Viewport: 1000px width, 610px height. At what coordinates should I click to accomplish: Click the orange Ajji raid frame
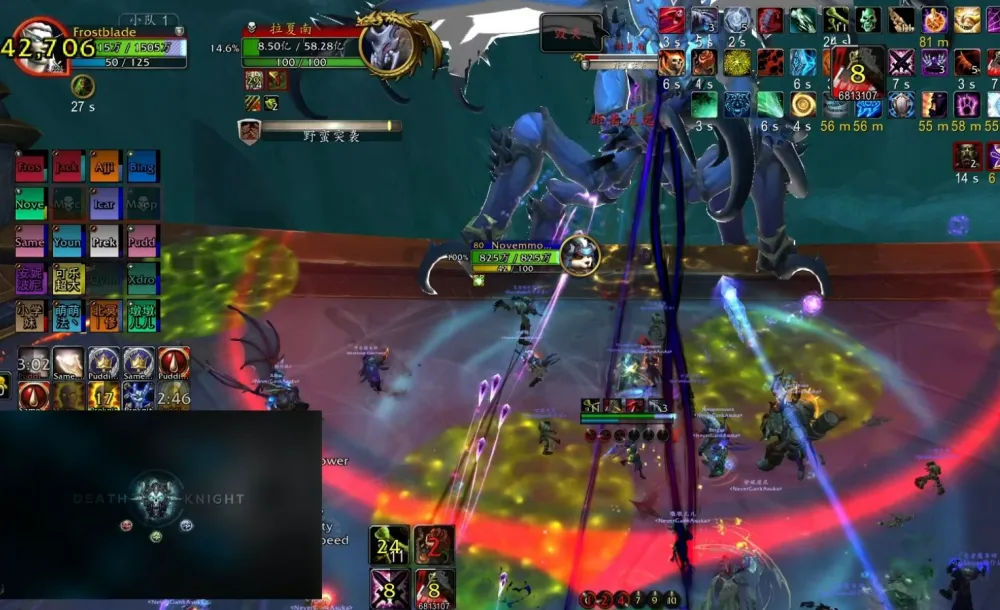point(105,166)
